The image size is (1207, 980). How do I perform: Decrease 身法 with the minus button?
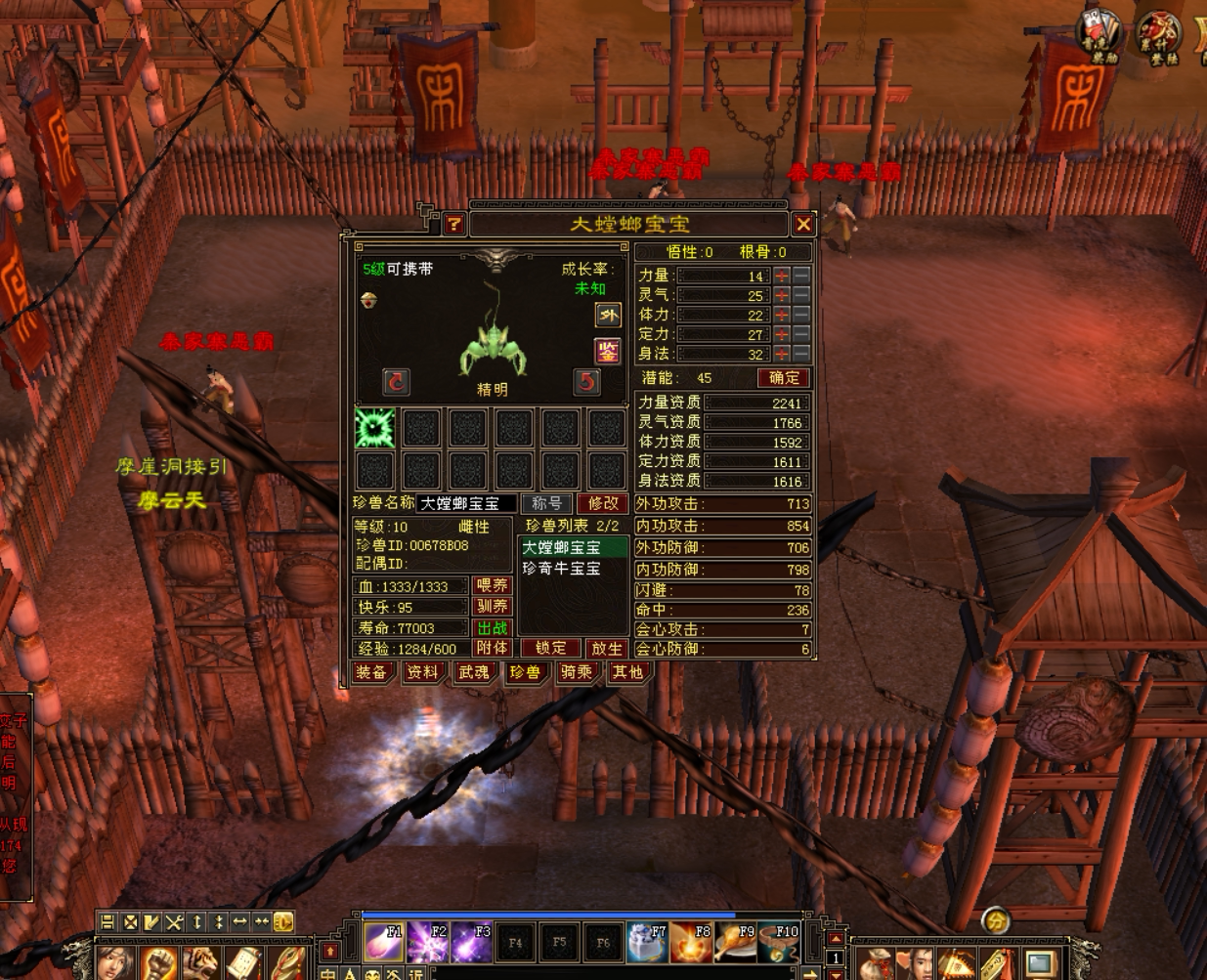801,354
